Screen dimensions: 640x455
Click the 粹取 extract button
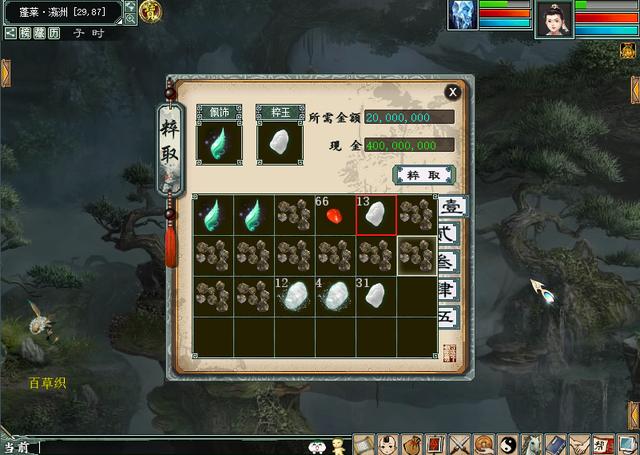coord(423,174)
